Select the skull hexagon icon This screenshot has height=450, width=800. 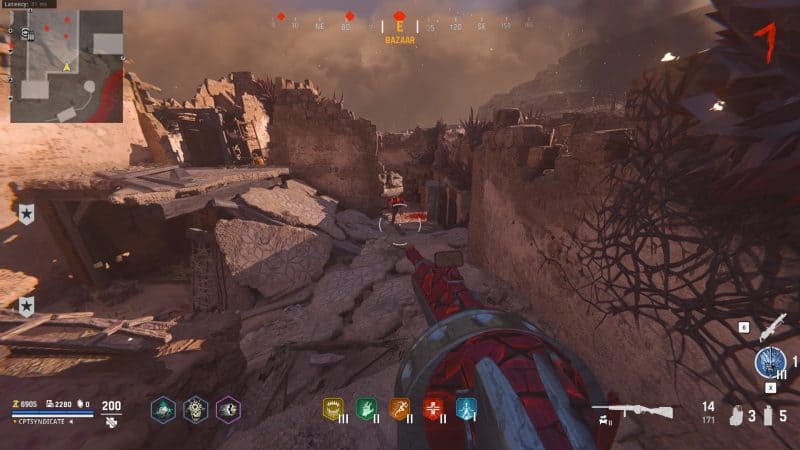[196, 409]
